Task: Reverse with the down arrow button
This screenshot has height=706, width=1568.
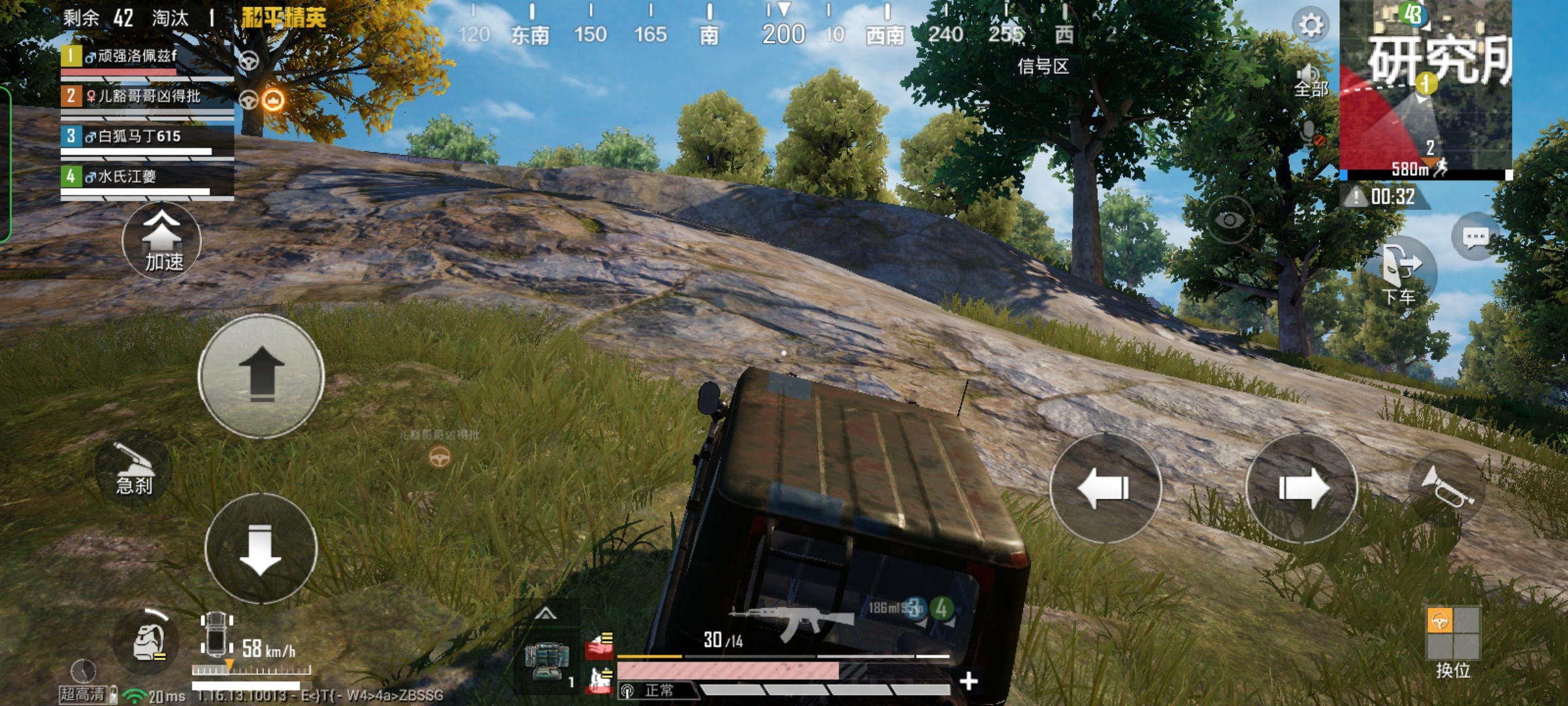Action: click(261, 548)
